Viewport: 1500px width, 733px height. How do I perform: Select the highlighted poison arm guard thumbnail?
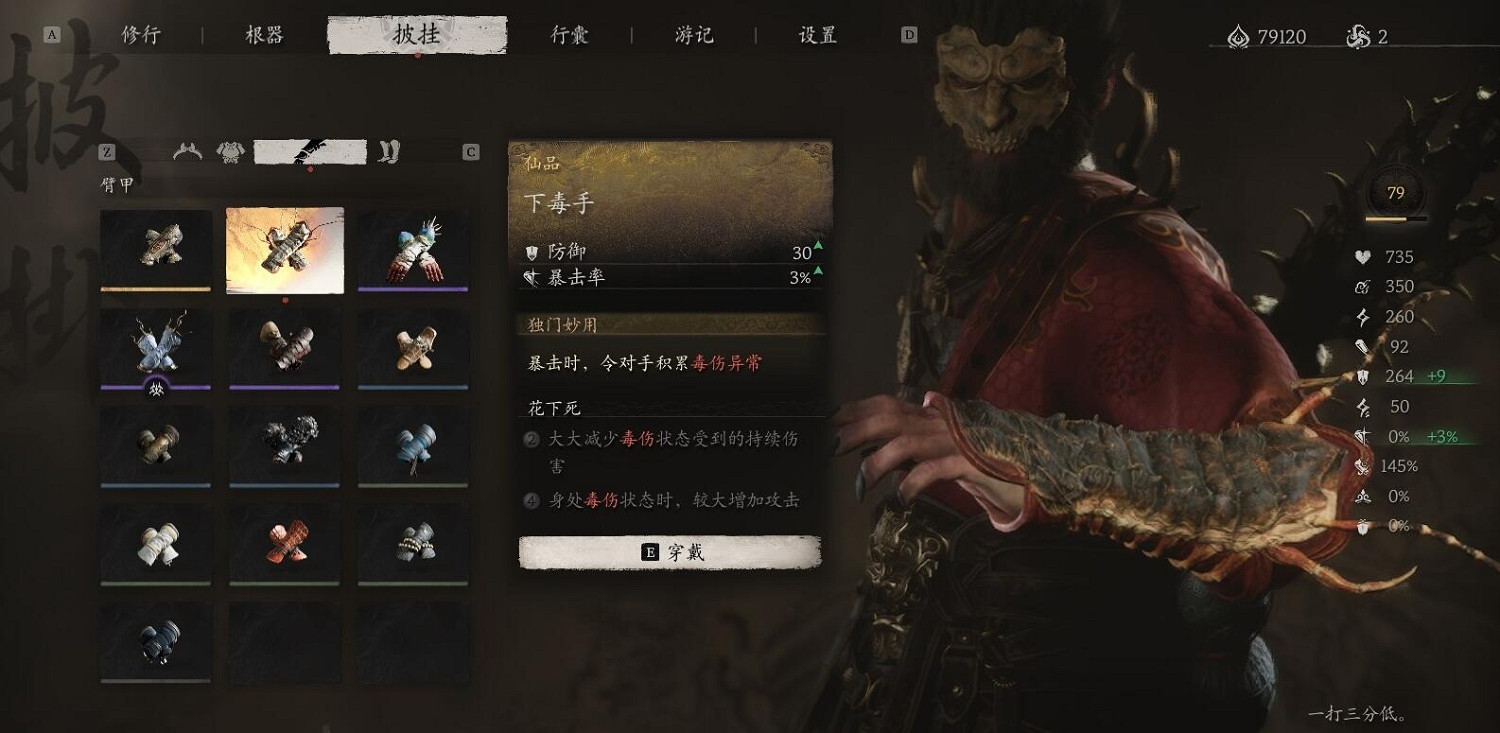click(x=283, y=249)
